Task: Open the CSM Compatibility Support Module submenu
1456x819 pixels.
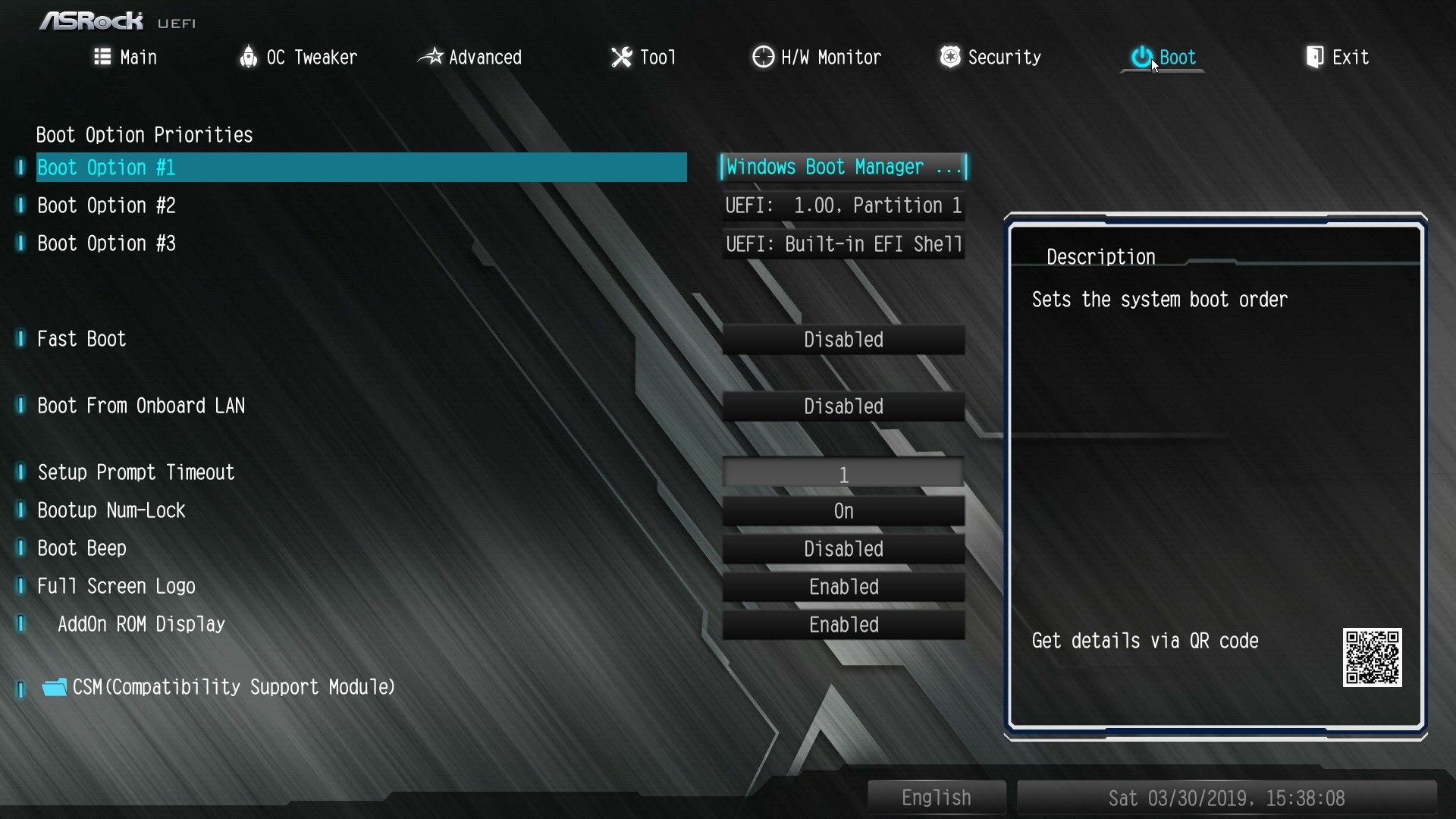Action: tap(234, 687)
